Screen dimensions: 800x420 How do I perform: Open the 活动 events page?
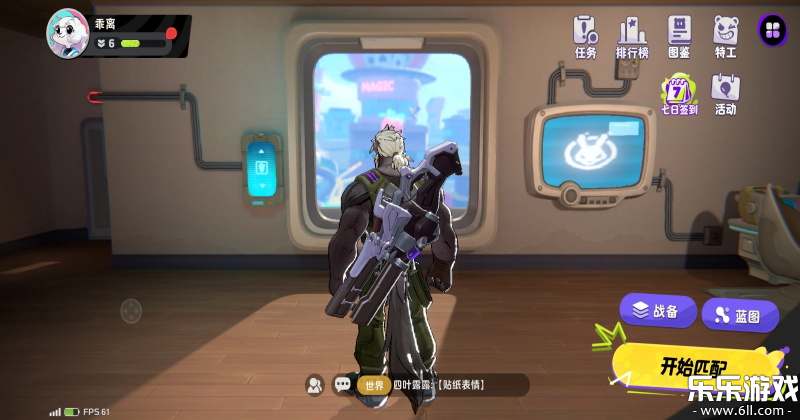coord(725,94)
